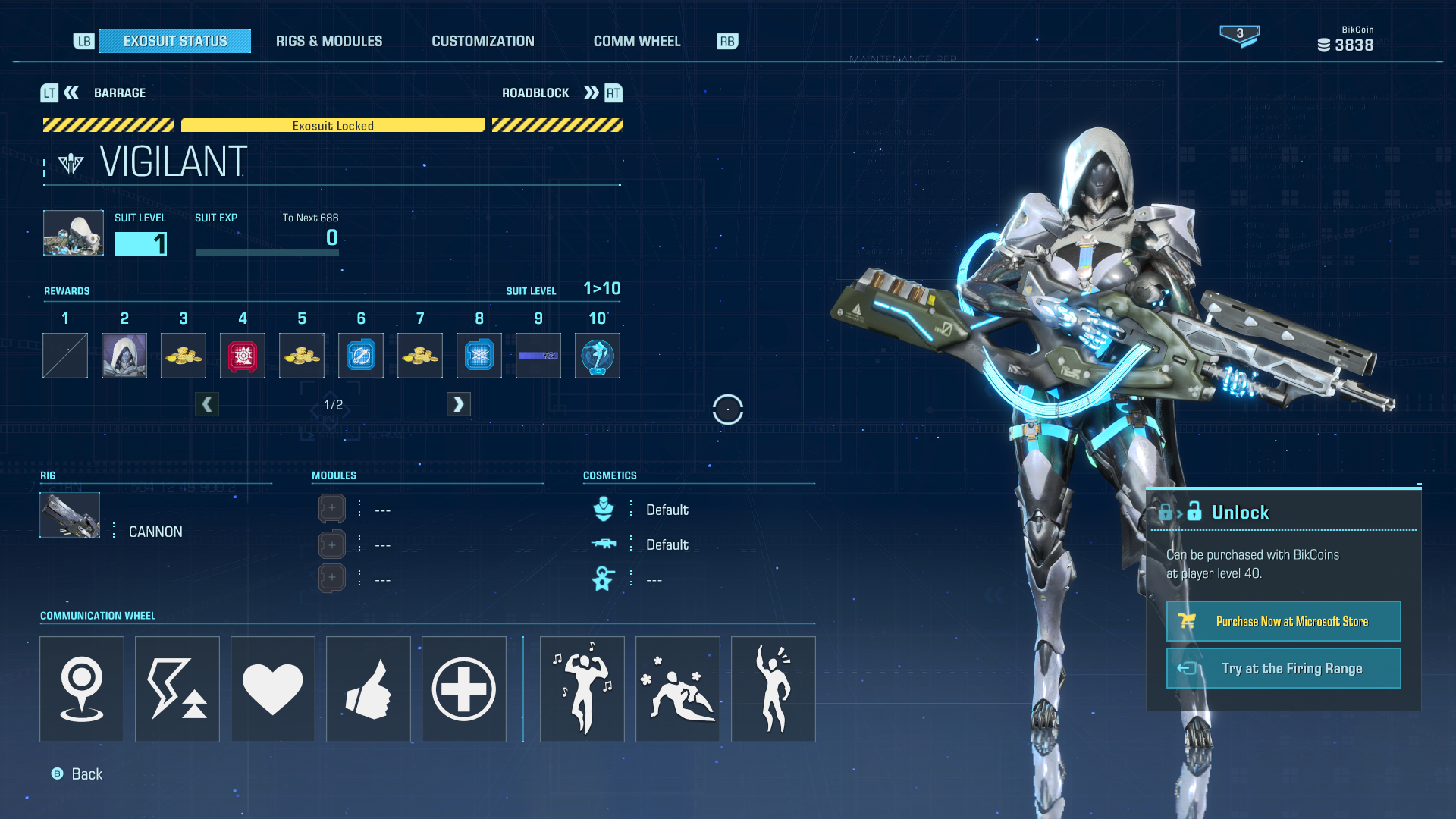Image resolution: width=1456 pixels, height=819 pixels.
Task: Select the plus medic icon in comm wheel
Action: (463, 689)
